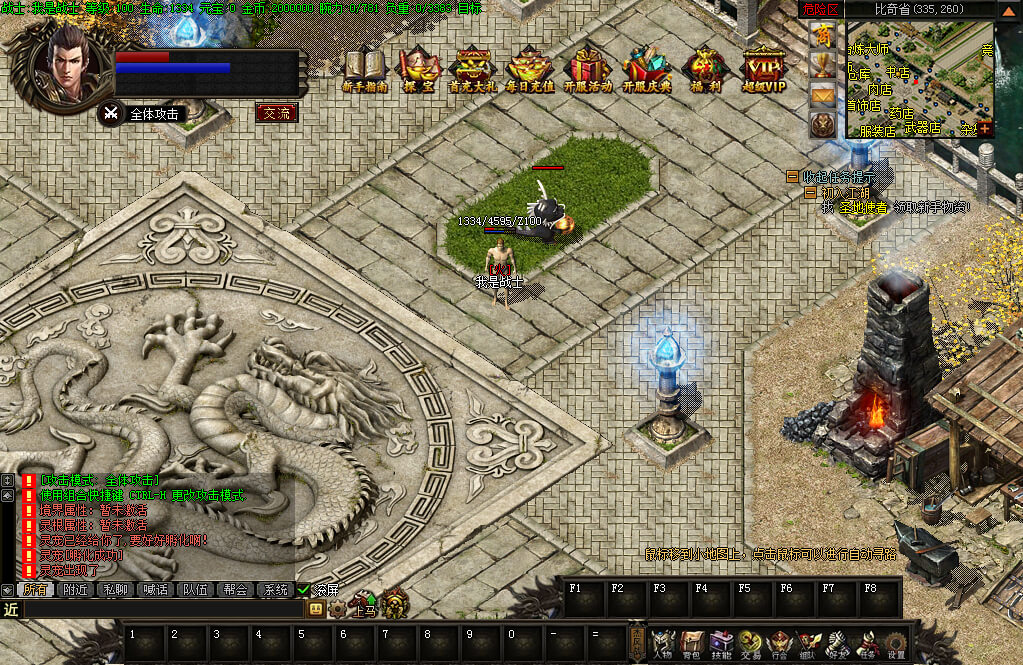Open the 商 shop icon beside the minimap
Viewport: 1023px width, 665px height.
coord(824,35)
